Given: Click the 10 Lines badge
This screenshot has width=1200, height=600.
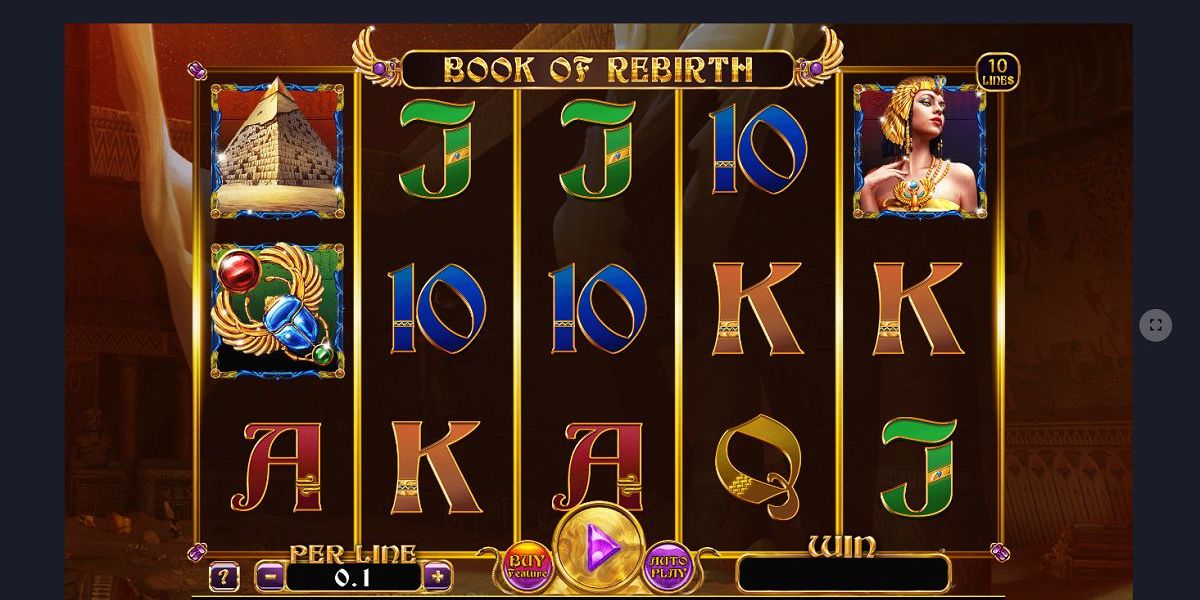Looking at the screenshot, I should tap(997, 72).
